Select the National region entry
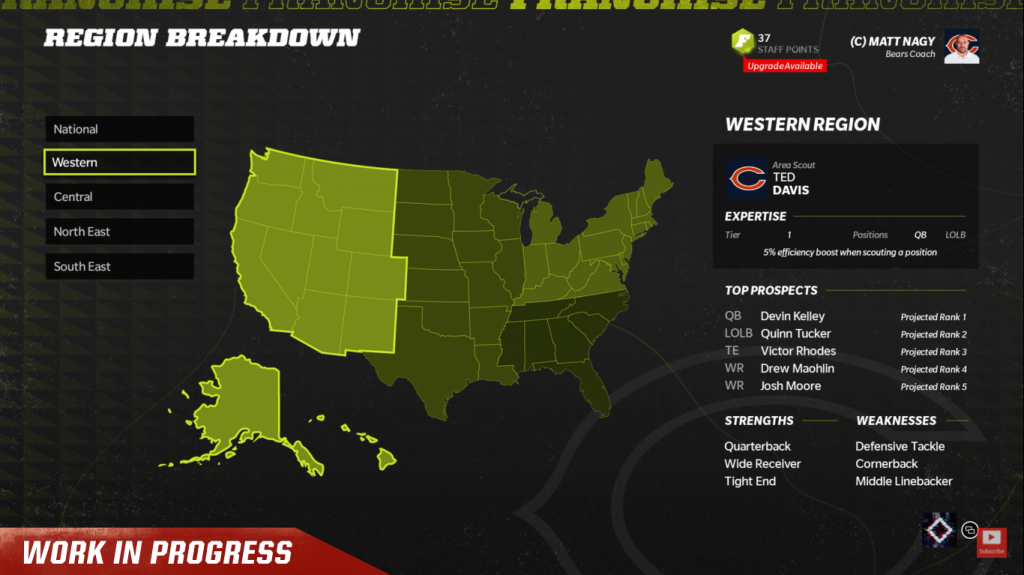Viewport: 1024px width, 575px height. [119, 129]
